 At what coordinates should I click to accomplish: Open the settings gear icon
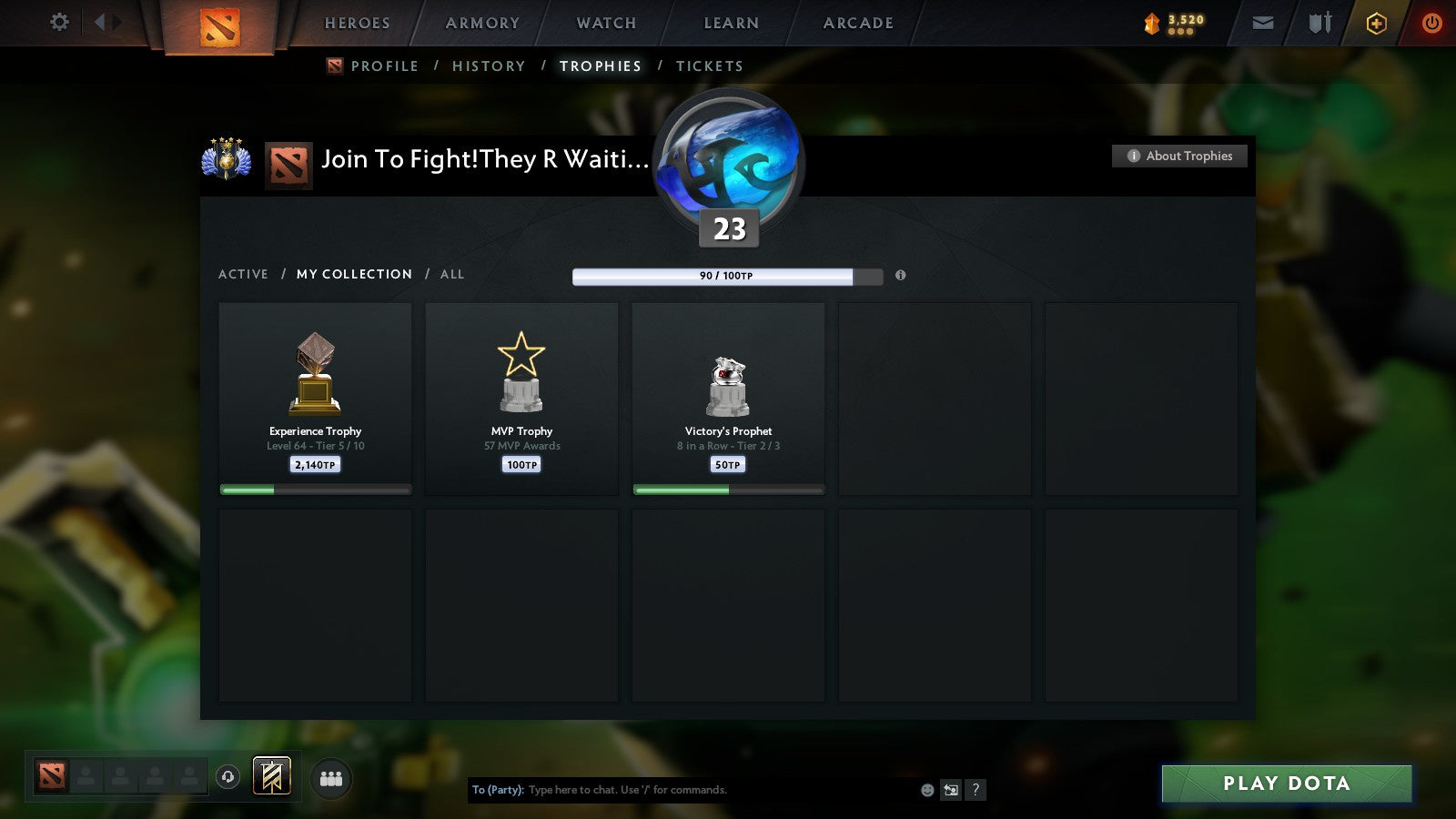pyautogui.click(x=59, y=23)
